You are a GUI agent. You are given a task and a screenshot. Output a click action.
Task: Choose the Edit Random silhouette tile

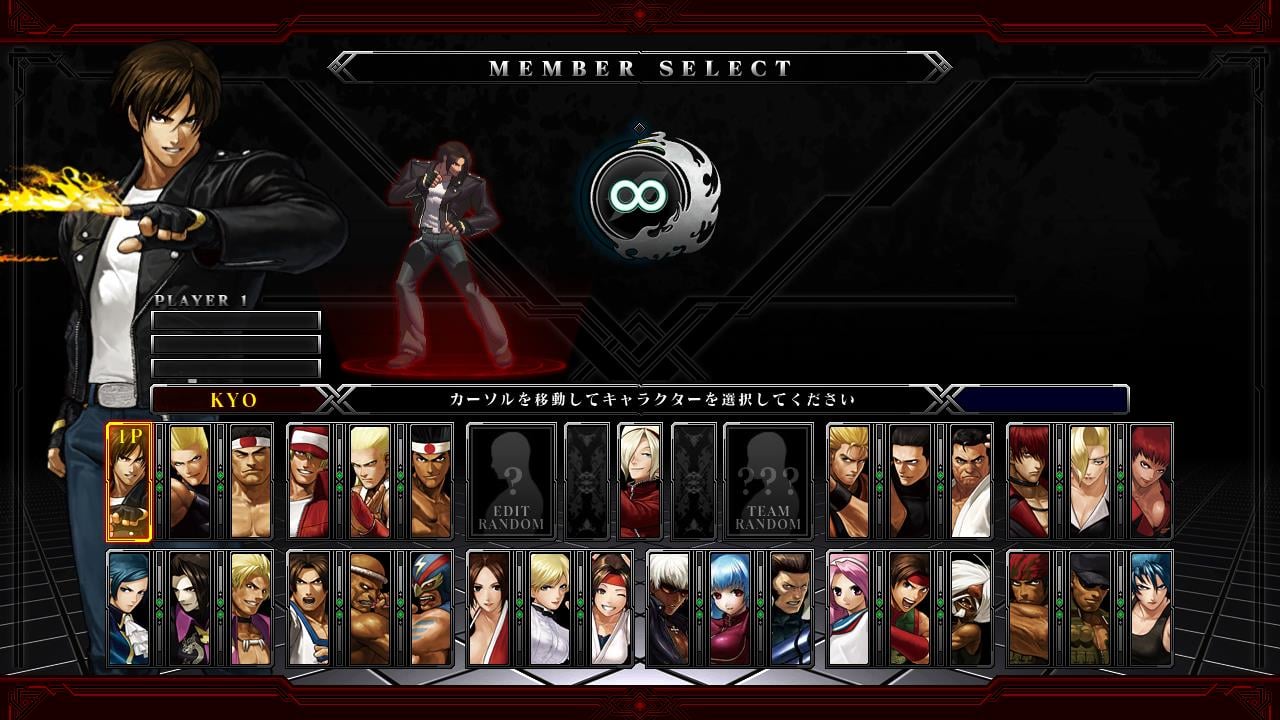point(511,481)
